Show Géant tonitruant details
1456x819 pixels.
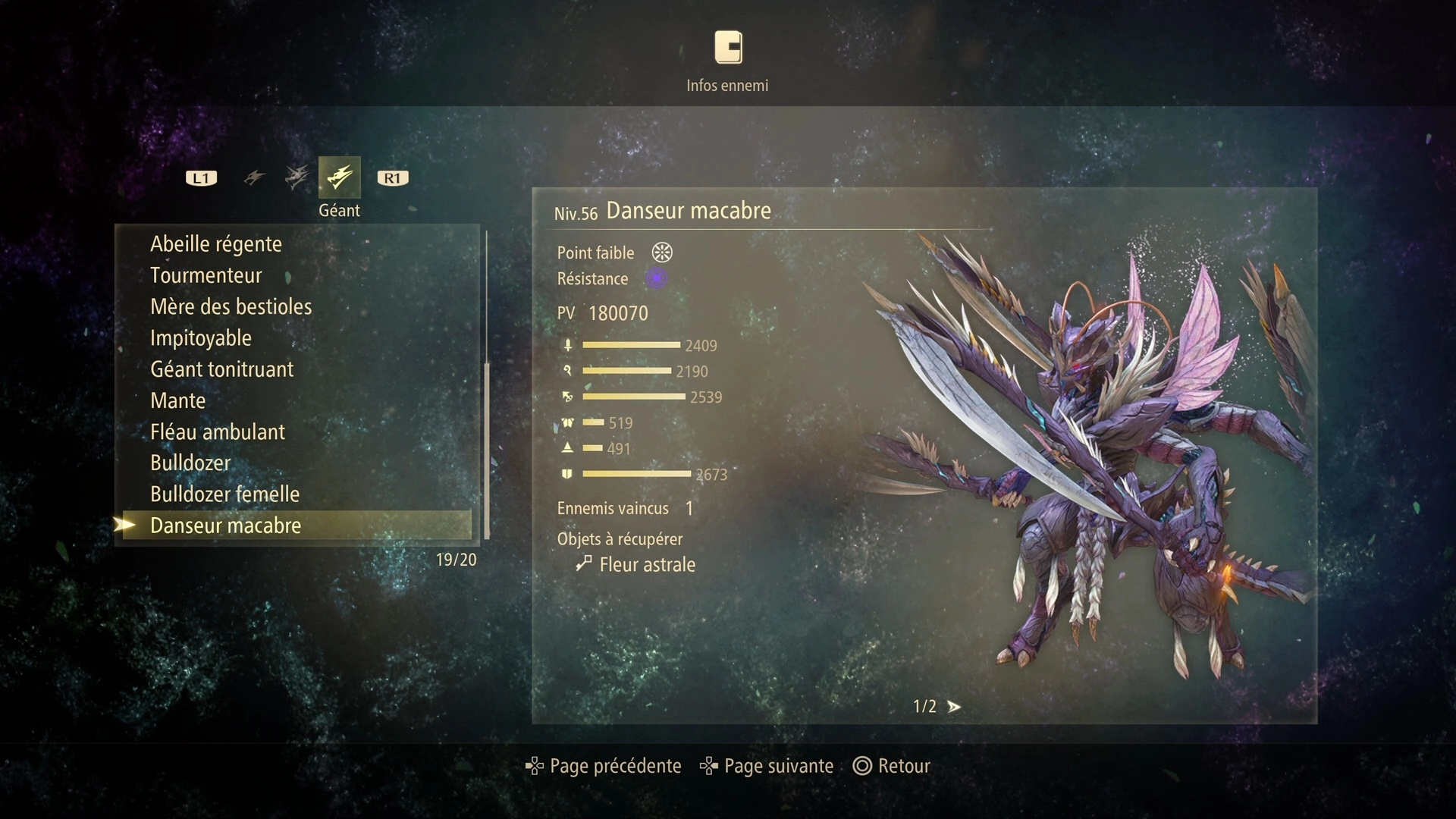pos(222,369)
